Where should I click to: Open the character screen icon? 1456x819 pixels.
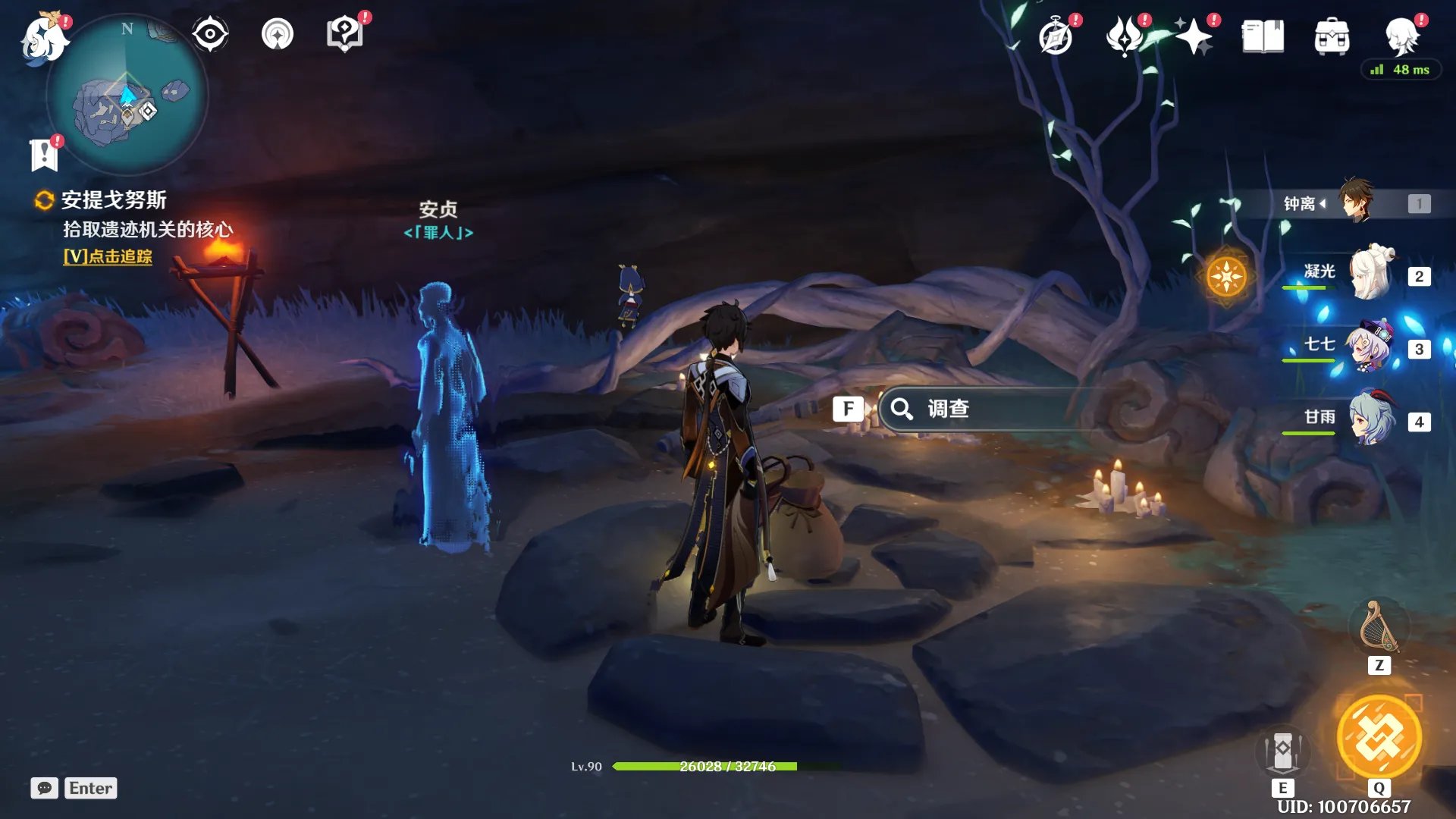coord(1401,36)
